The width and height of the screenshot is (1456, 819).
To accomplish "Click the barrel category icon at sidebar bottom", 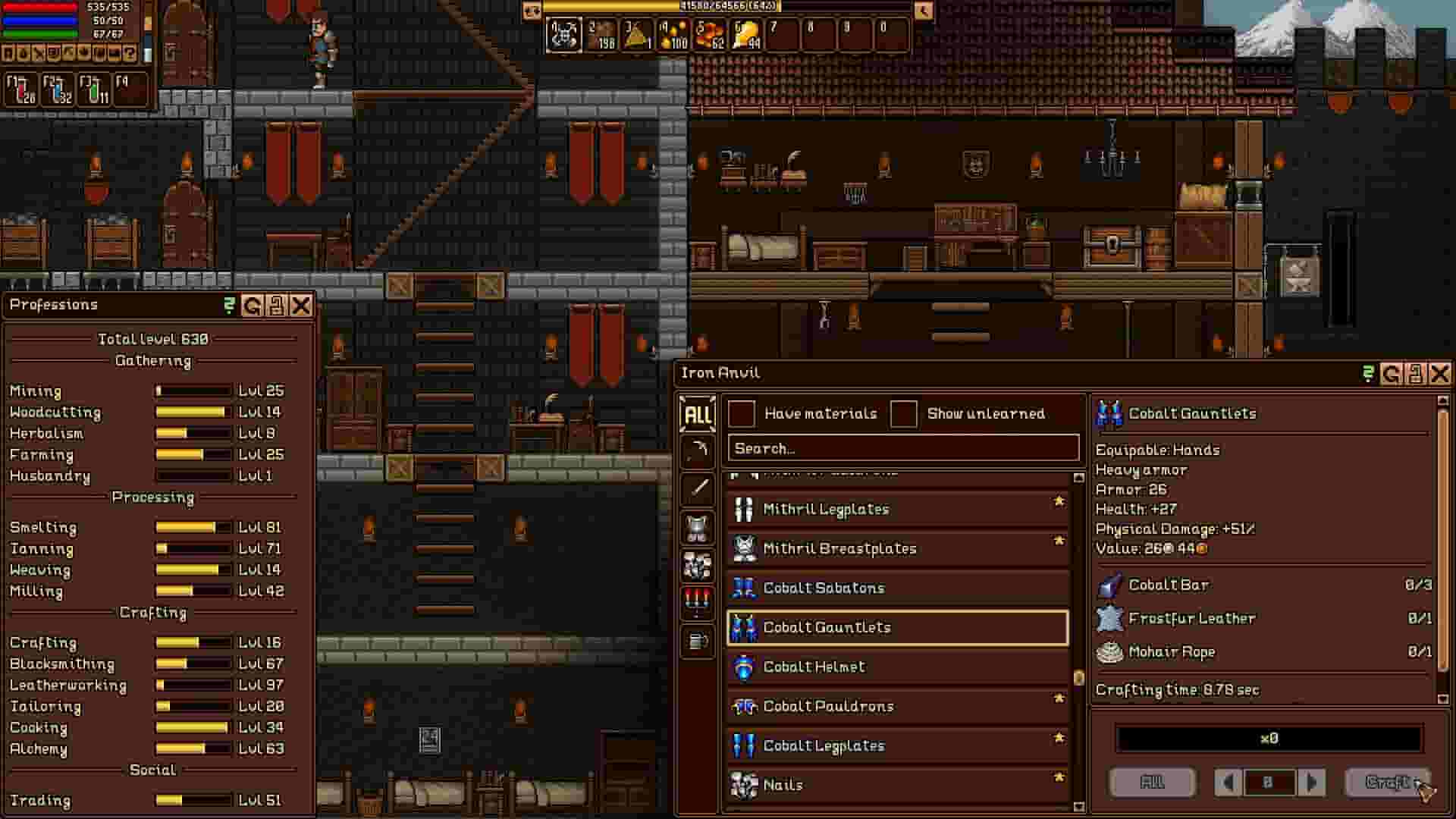I will coord(697,639).
